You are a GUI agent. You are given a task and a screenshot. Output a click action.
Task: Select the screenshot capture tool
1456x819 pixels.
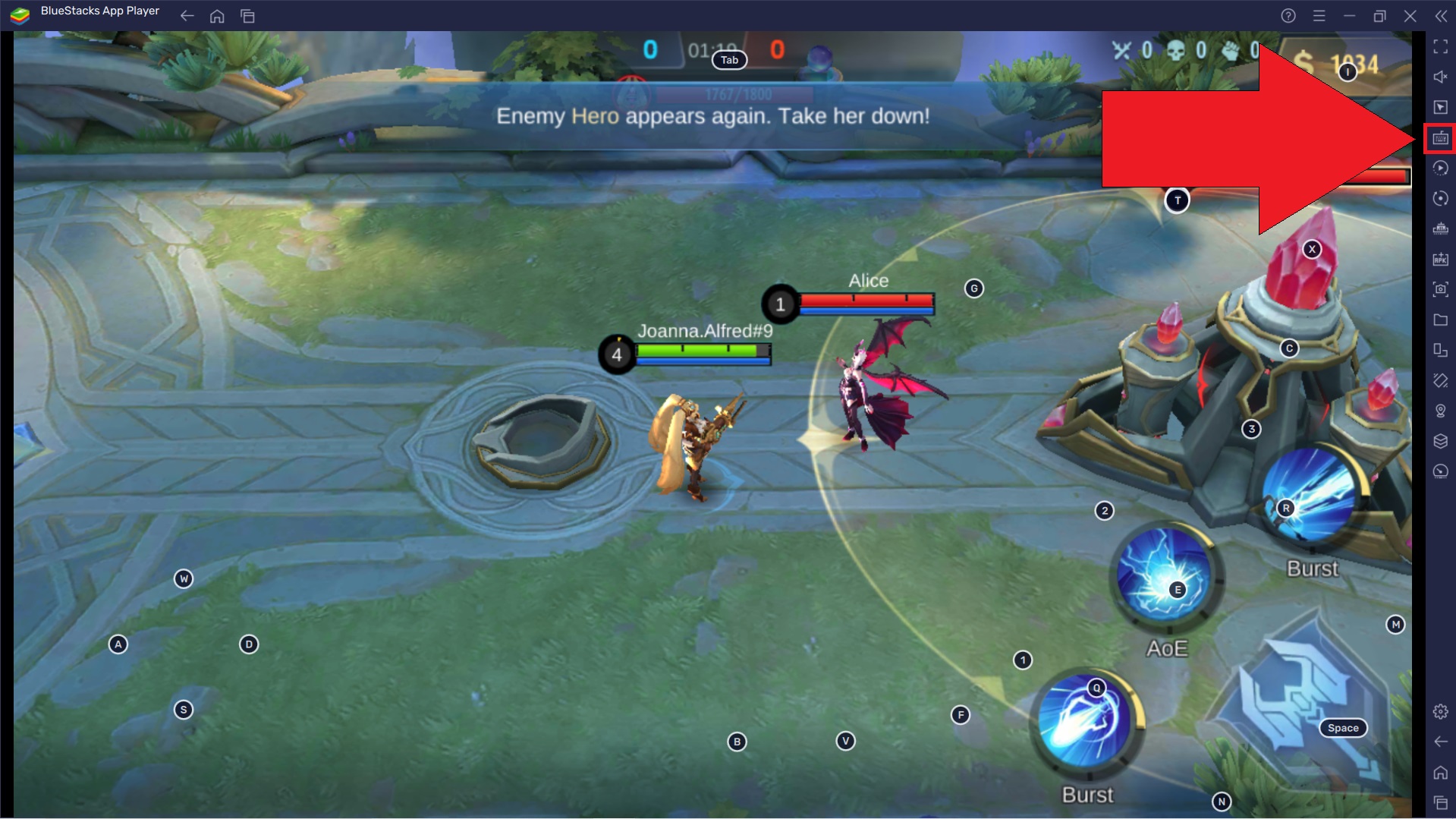(x=1440, y=289)
